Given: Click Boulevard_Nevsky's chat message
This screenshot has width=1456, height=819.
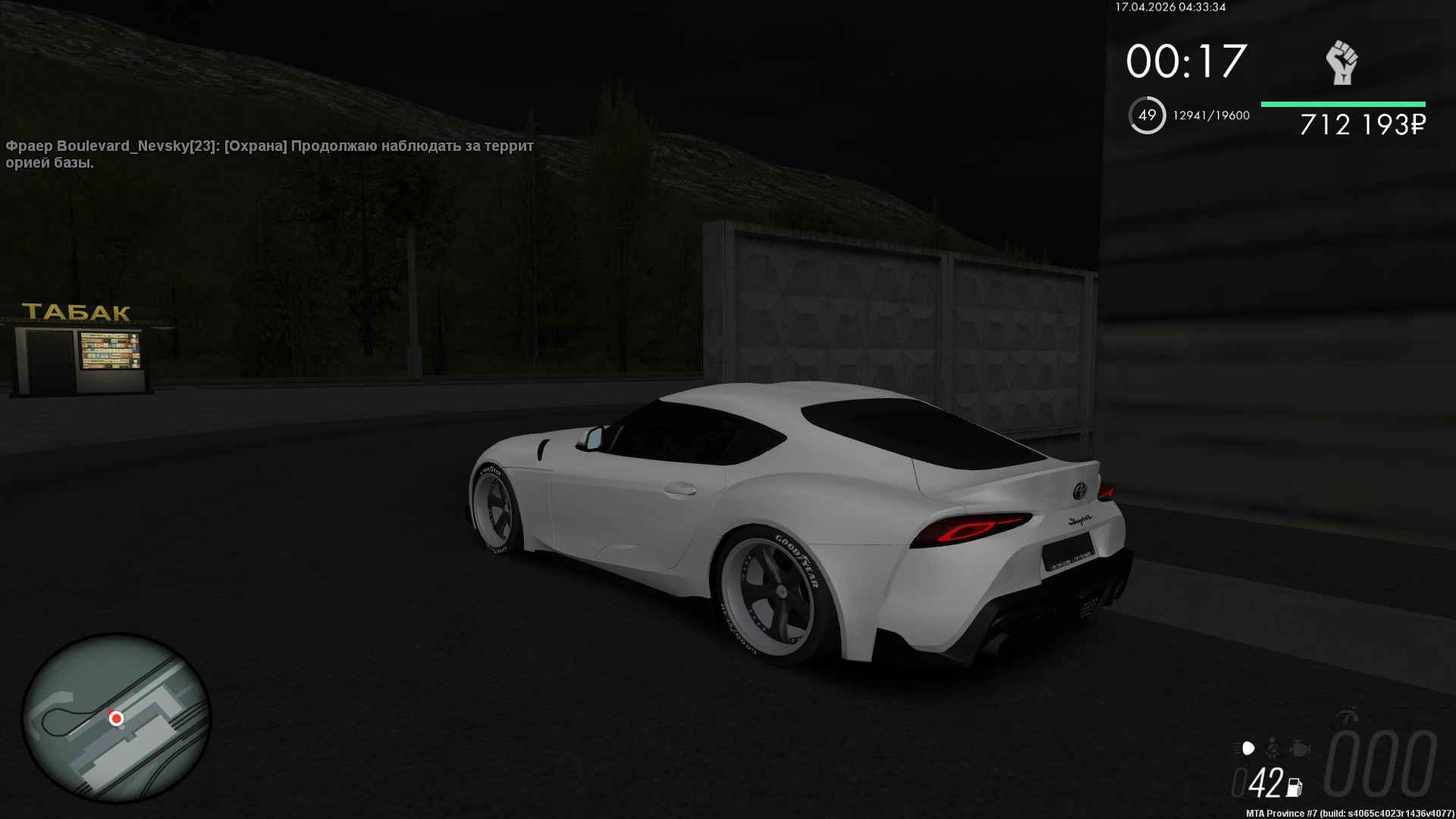Looking at the screenshot, I should click(x=269, y=154).
